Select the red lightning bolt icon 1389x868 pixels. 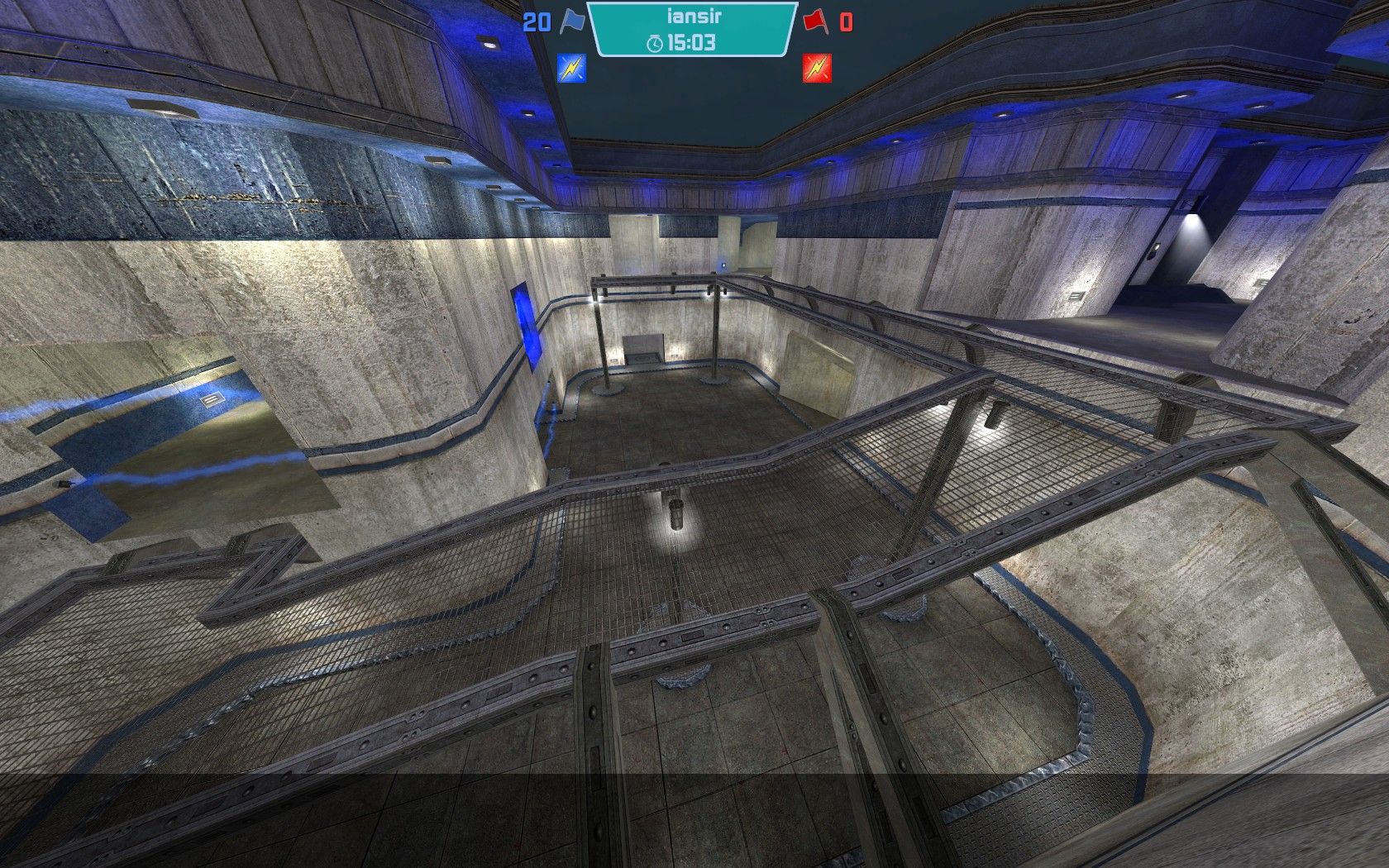coord(816,68)
